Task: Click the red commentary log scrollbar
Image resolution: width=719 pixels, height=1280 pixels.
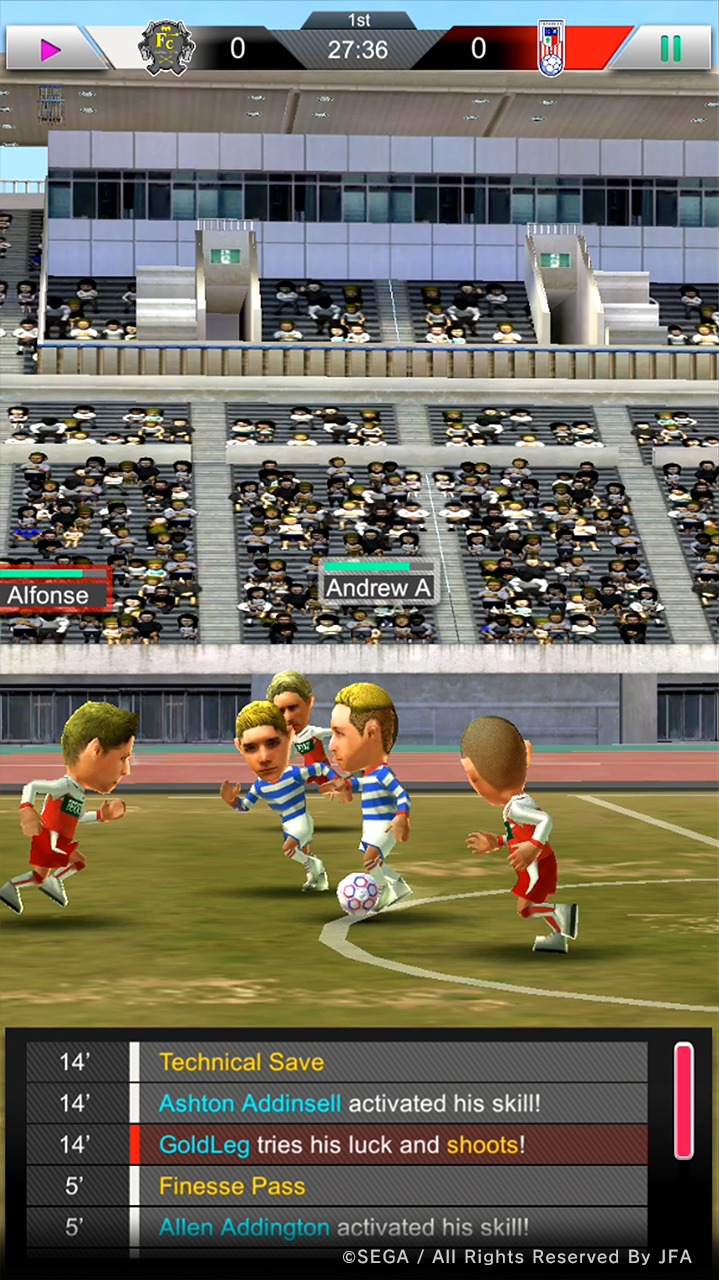Action: 684,1100
